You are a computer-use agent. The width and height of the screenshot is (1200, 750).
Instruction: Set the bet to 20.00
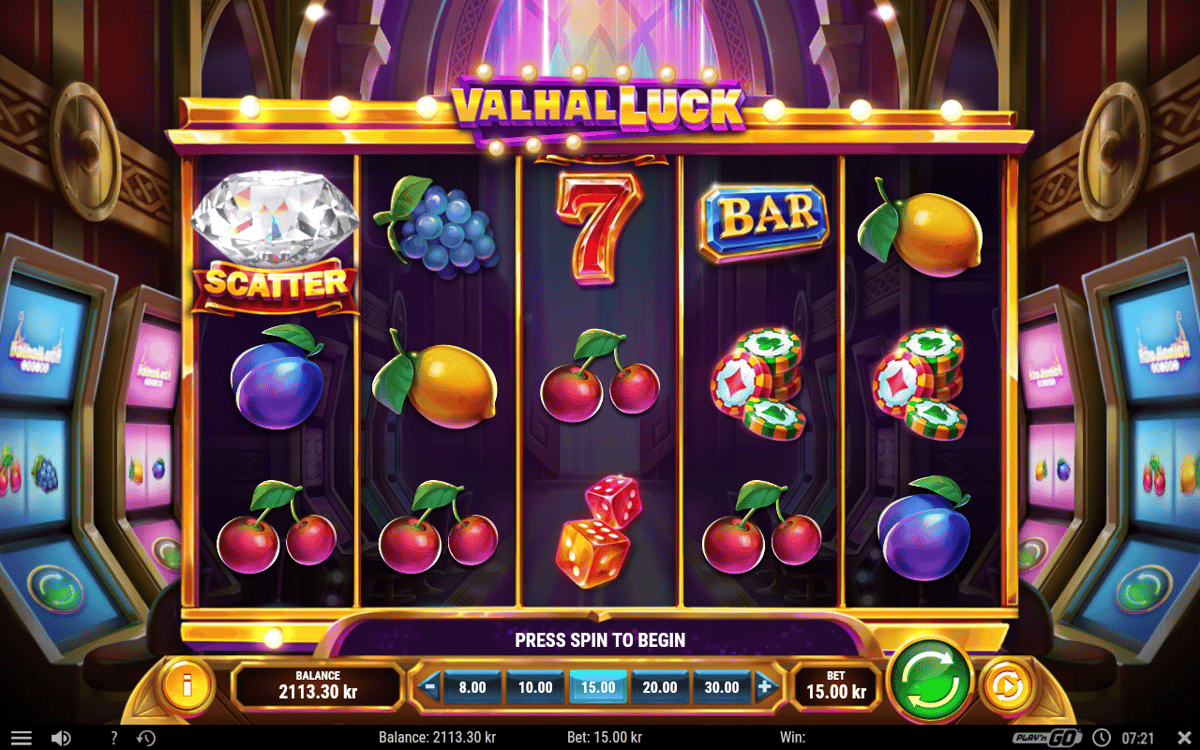pyautogui.click(x=660, y=687)
